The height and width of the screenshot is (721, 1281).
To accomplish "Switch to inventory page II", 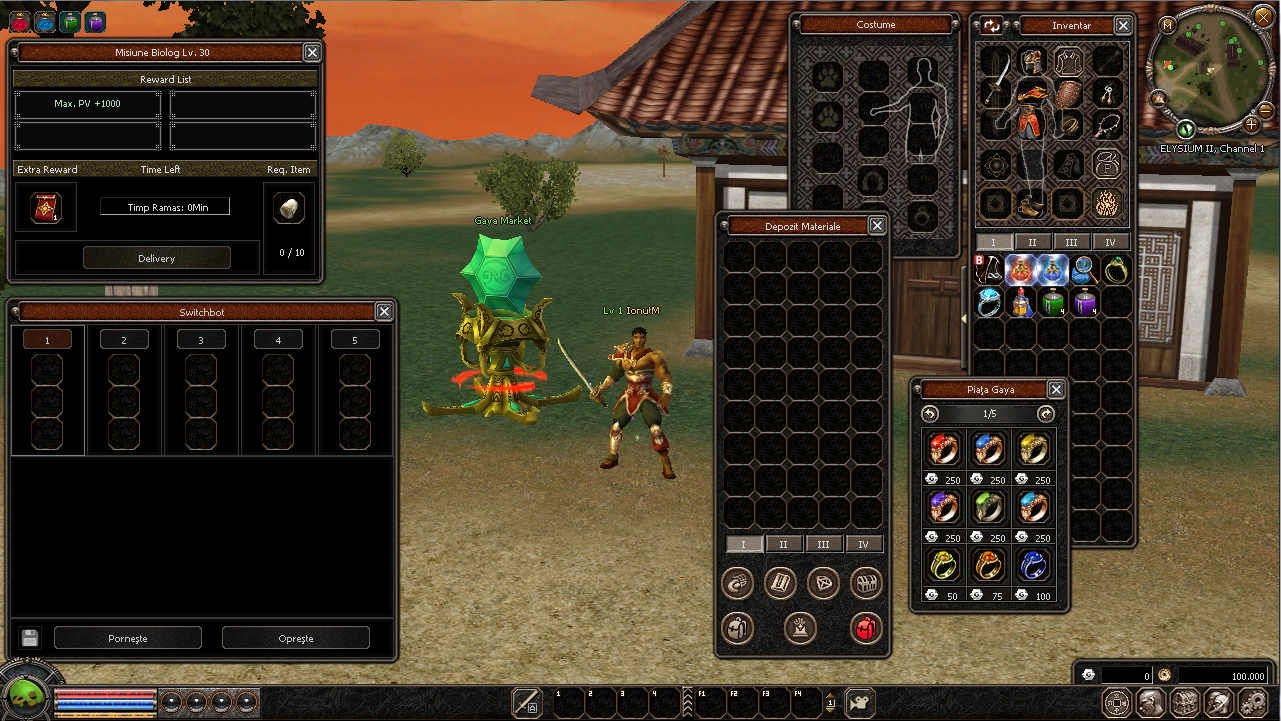I will tap(1032, 242).
